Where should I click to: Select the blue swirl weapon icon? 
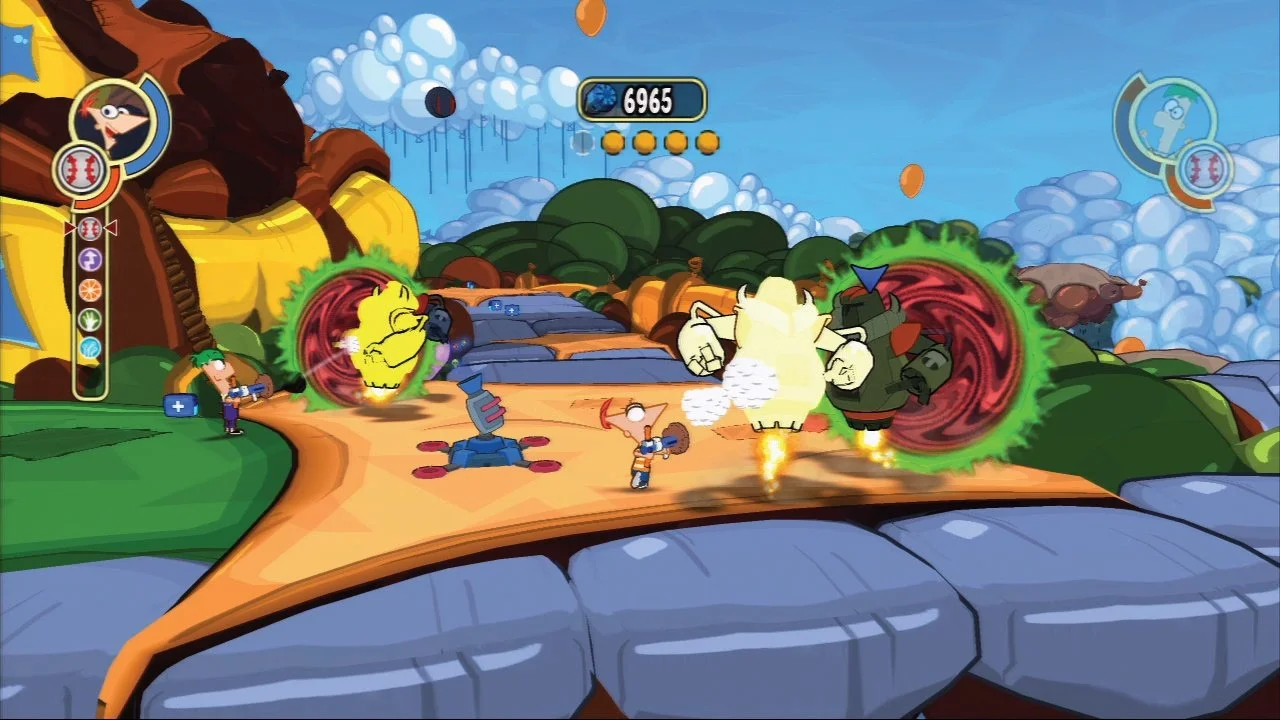click(x=89, y=345)
